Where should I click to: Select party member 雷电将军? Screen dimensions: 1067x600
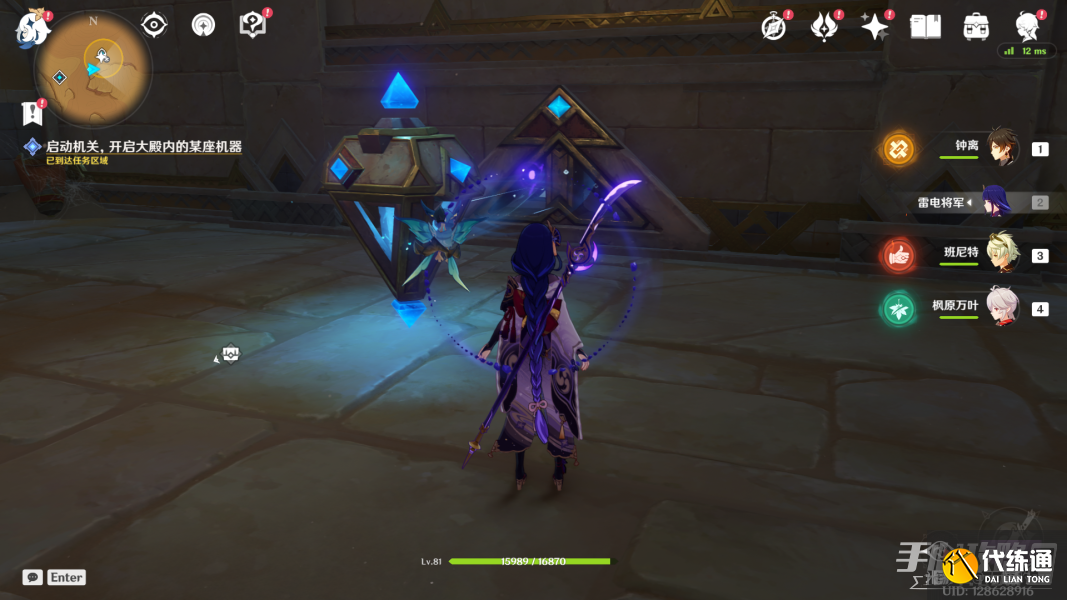pyautogui.click(x=996, y=202)
